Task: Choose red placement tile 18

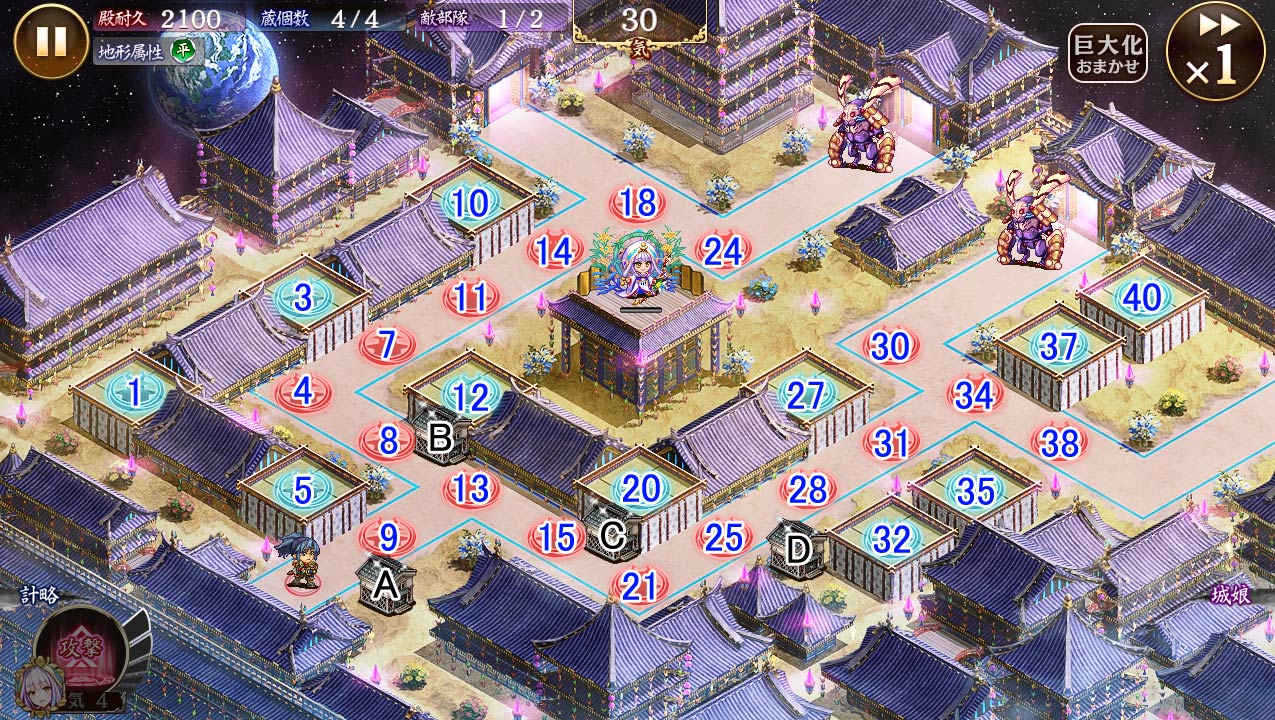Action: coord(637,203)
